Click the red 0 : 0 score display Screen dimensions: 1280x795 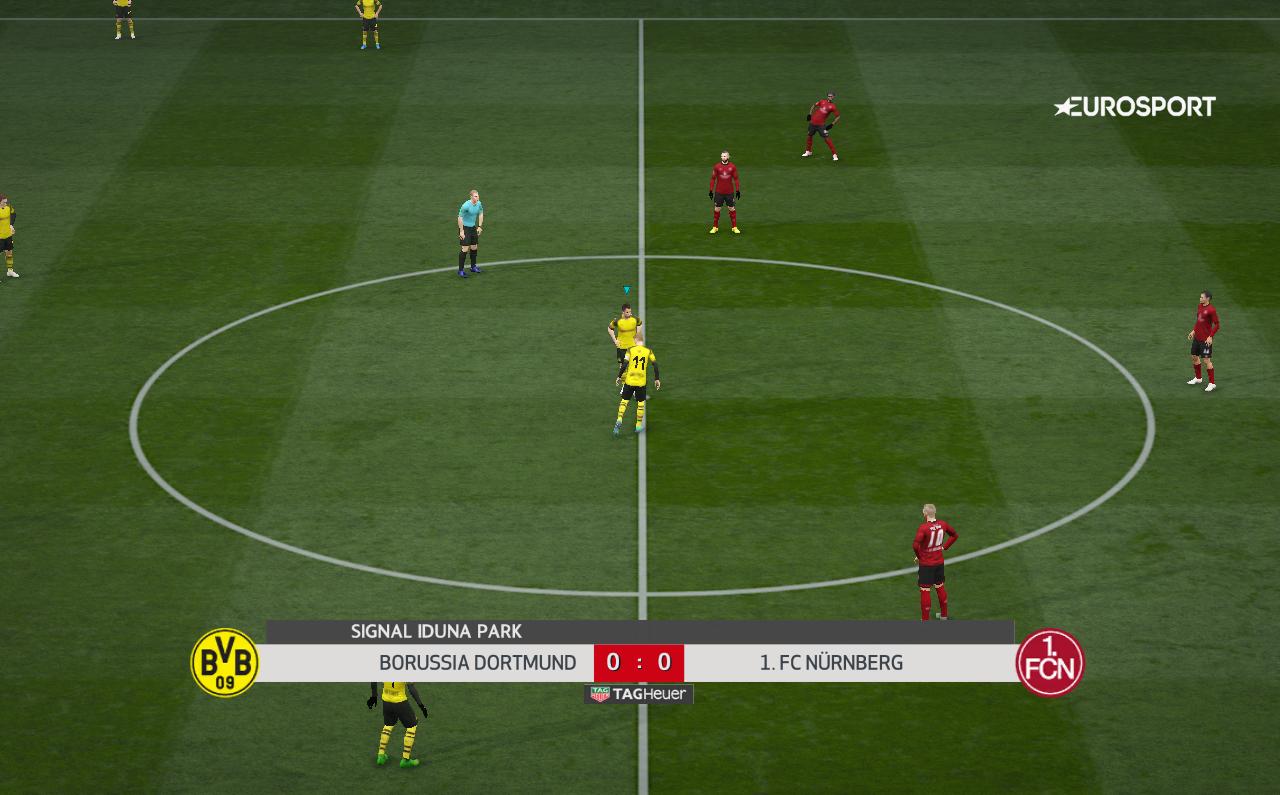639,662
